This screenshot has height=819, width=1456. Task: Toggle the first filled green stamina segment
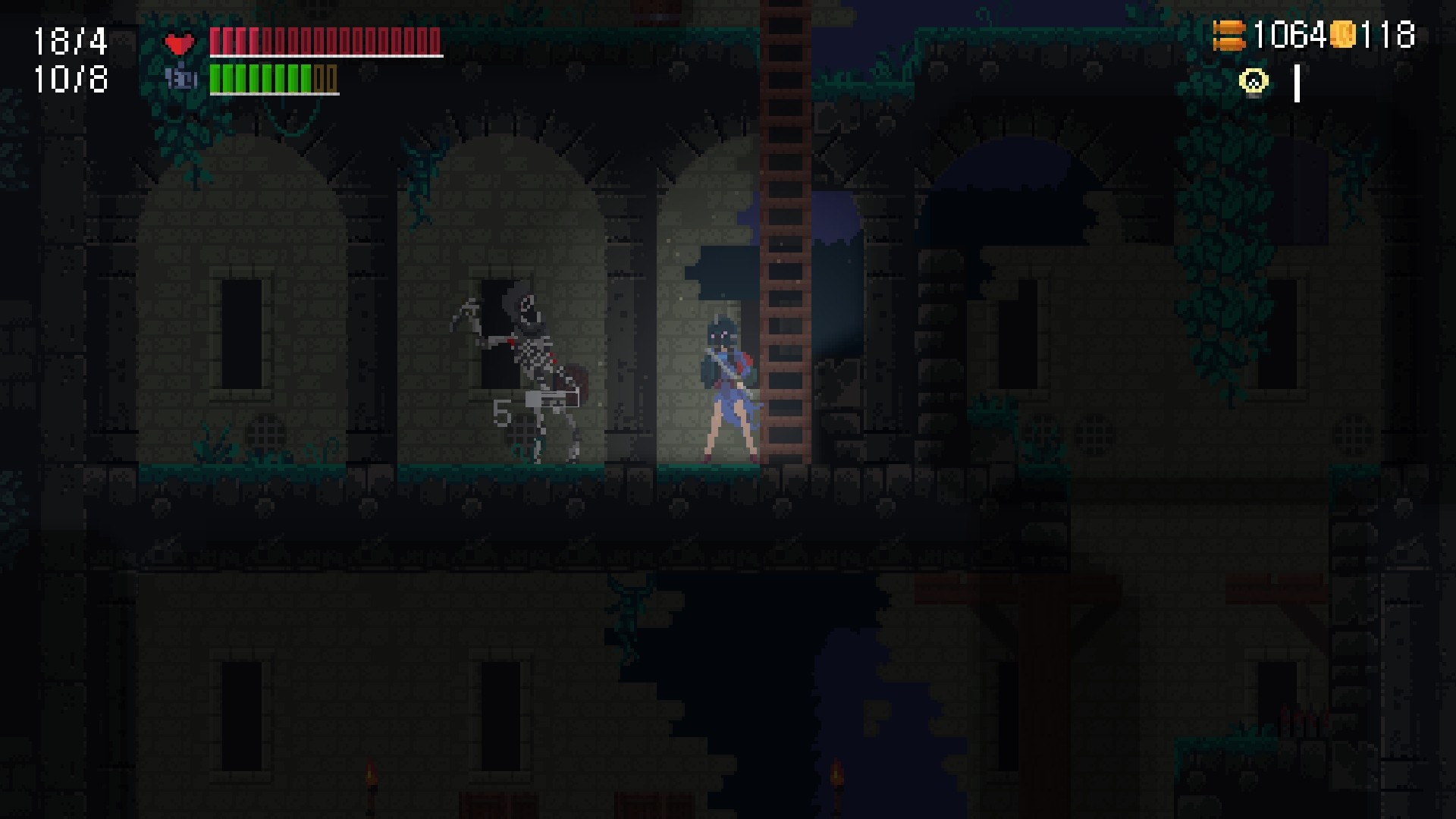215,77
